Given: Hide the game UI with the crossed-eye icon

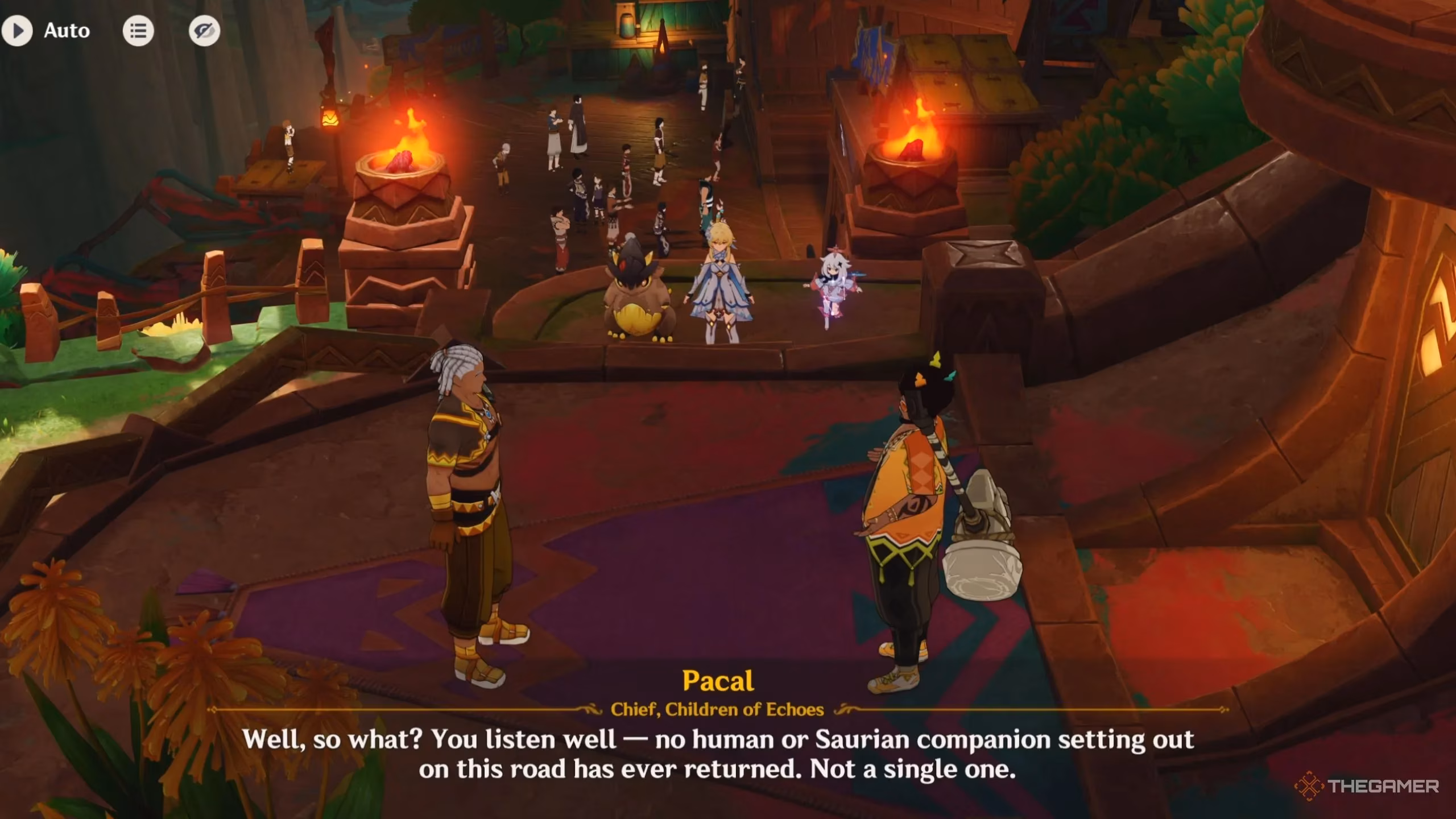Looking at the screenshot, I should point(206,31).
